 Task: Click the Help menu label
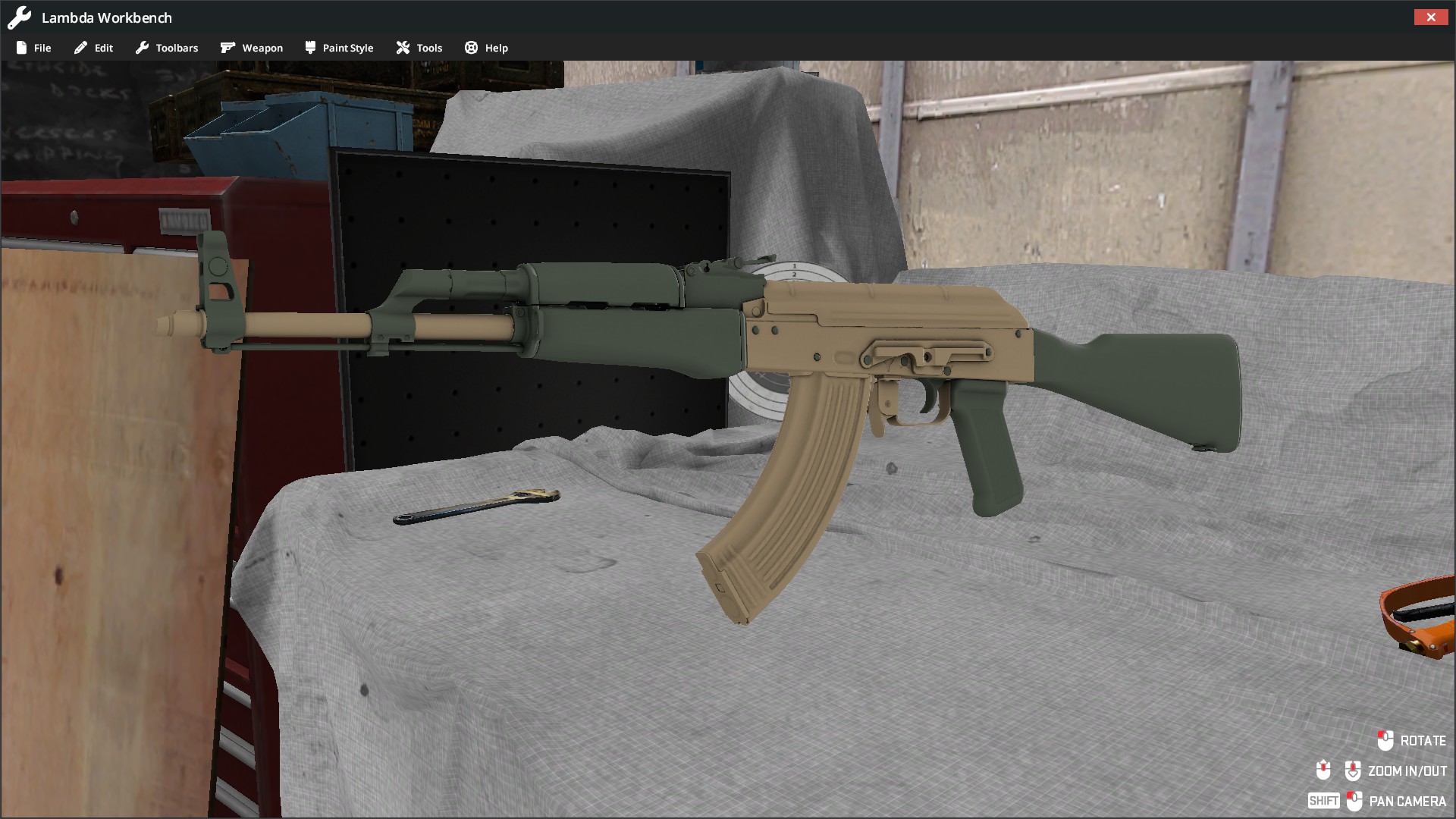coord(497,47)
